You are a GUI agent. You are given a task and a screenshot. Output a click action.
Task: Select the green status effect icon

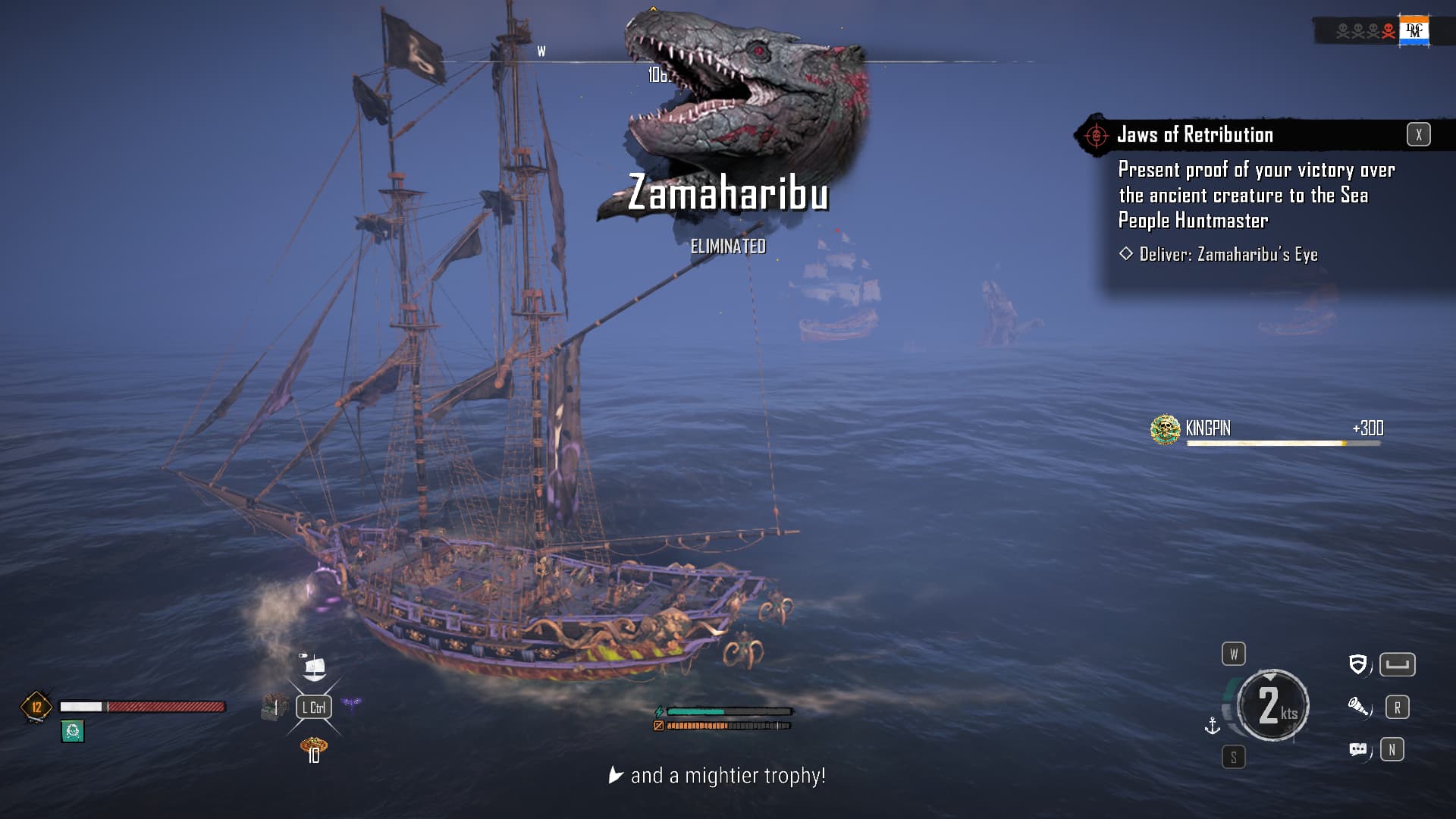pyautogui.click(x=73, y=731)
